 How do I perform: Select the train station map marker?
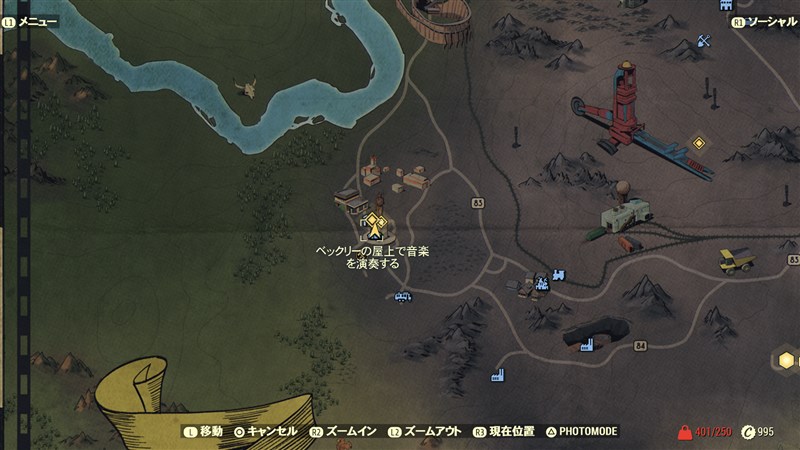click(558, 274)
